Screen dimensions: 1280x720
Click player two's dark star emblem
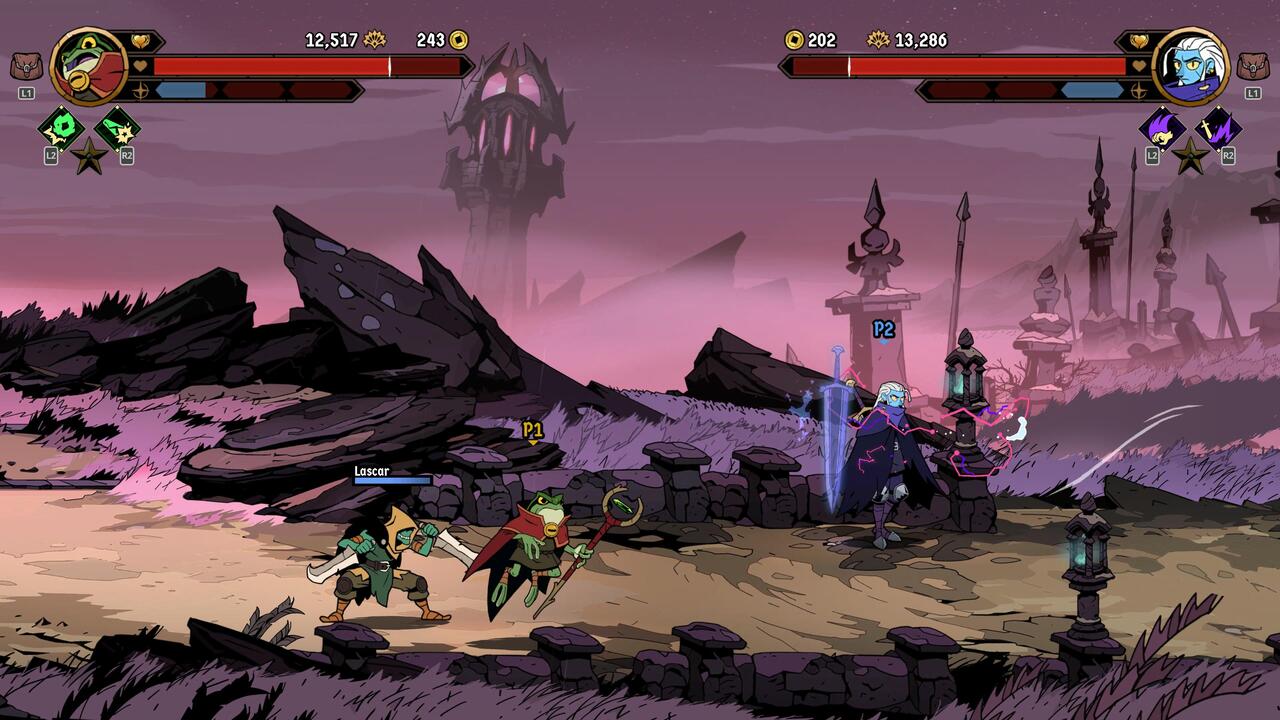tap(1190, 156)
